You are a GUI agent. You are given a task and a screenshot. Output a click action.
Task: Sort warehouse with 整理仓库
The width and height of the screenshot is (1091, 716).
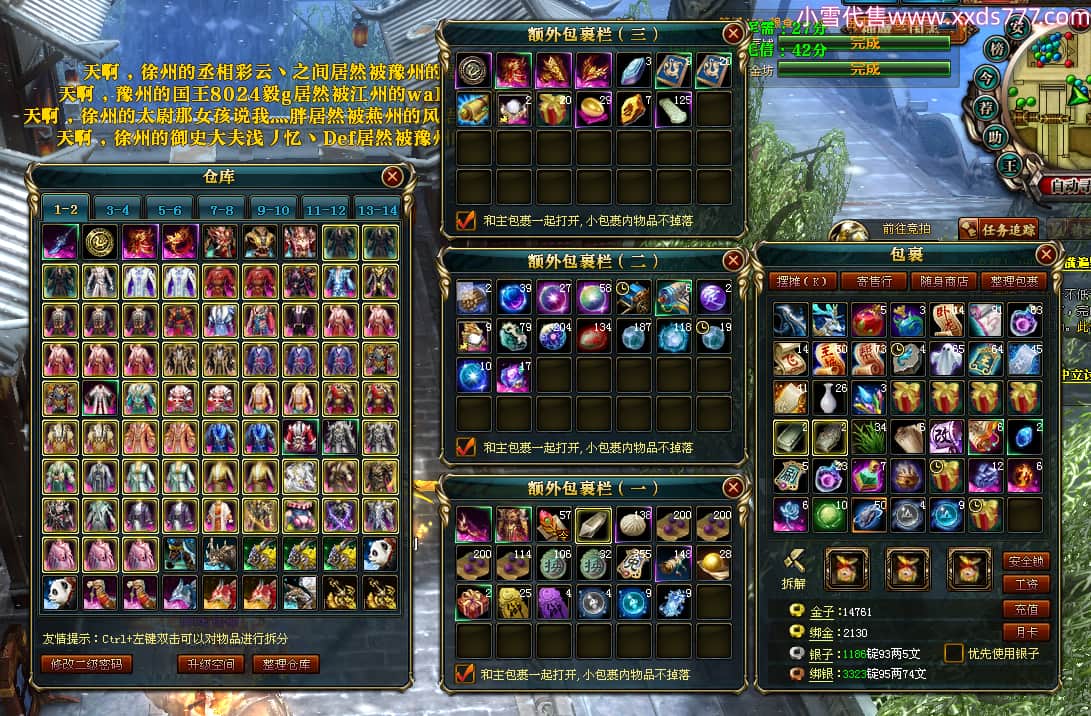tap(285, 664)
